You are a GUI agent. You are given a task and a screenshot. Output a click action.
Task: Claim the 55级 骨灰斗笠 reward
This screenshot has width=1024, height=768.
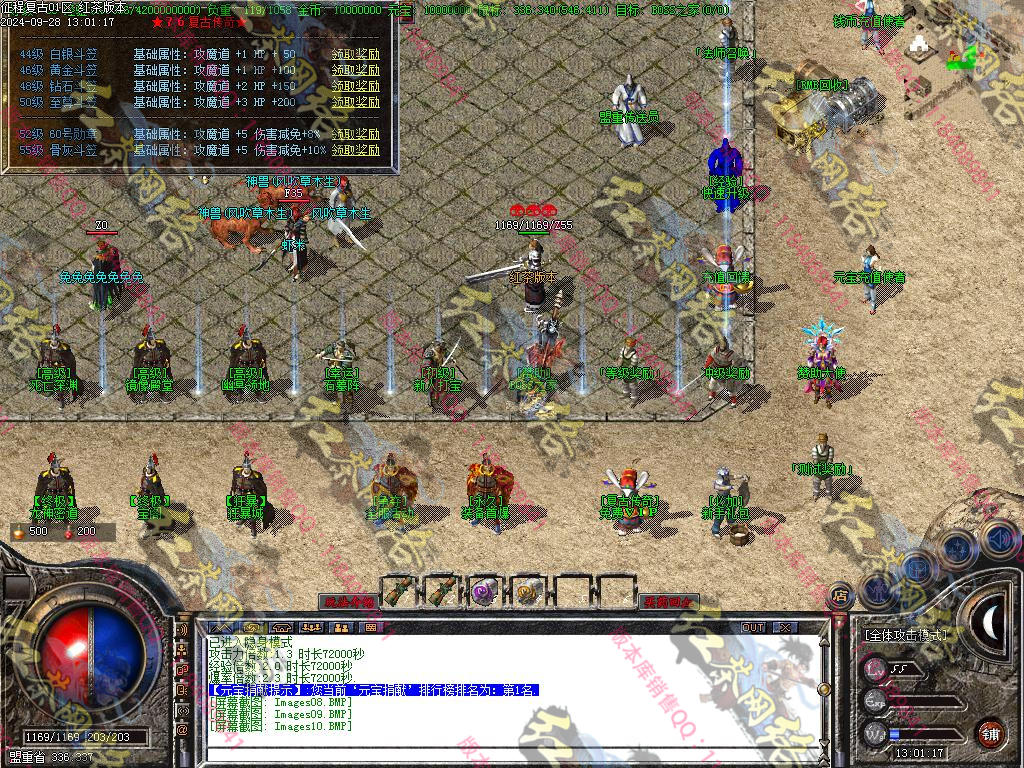tap(356, 150)
